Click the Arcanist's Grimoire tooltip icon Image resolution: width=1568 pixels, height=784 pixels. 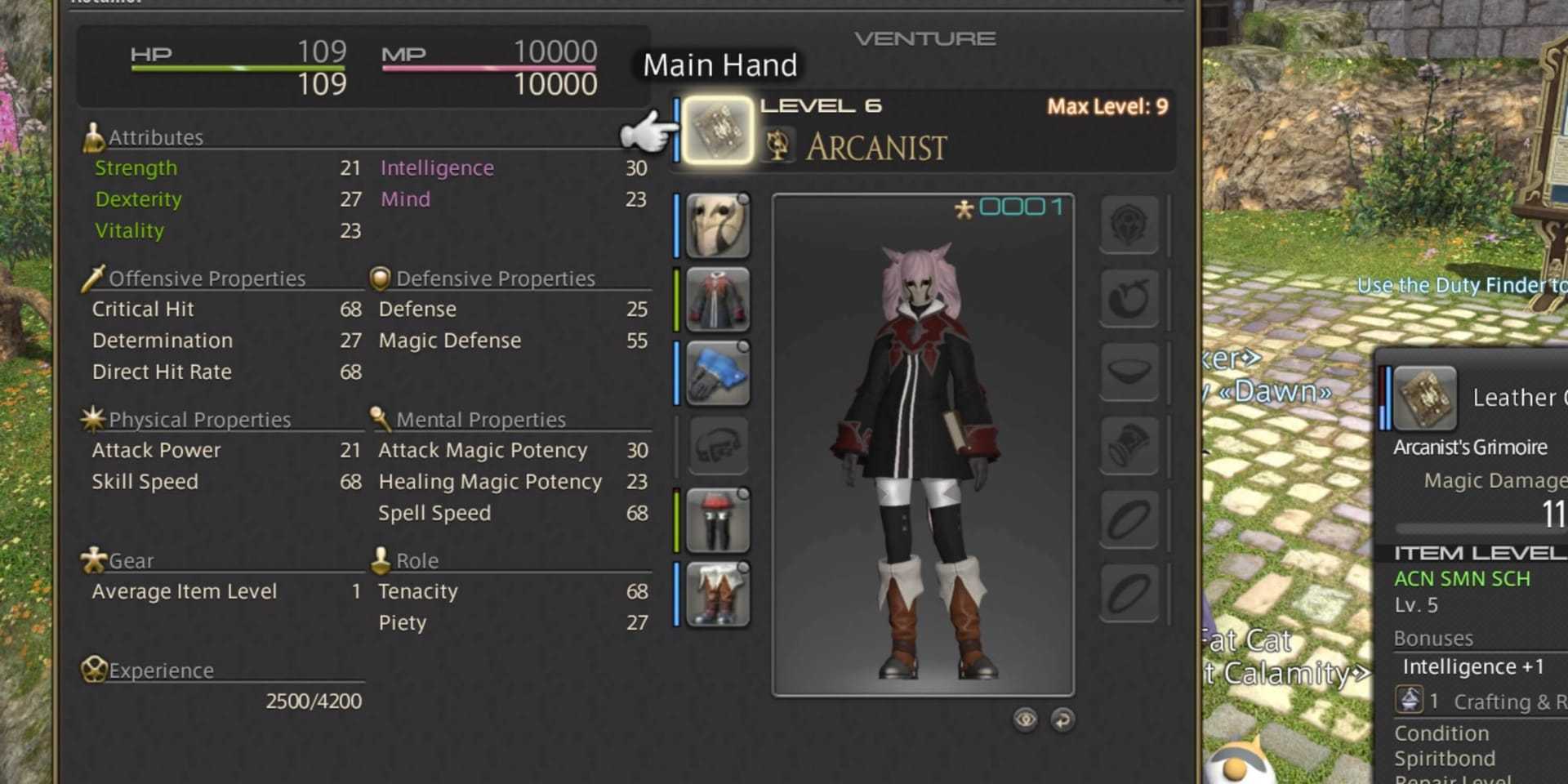point(1425,399)
